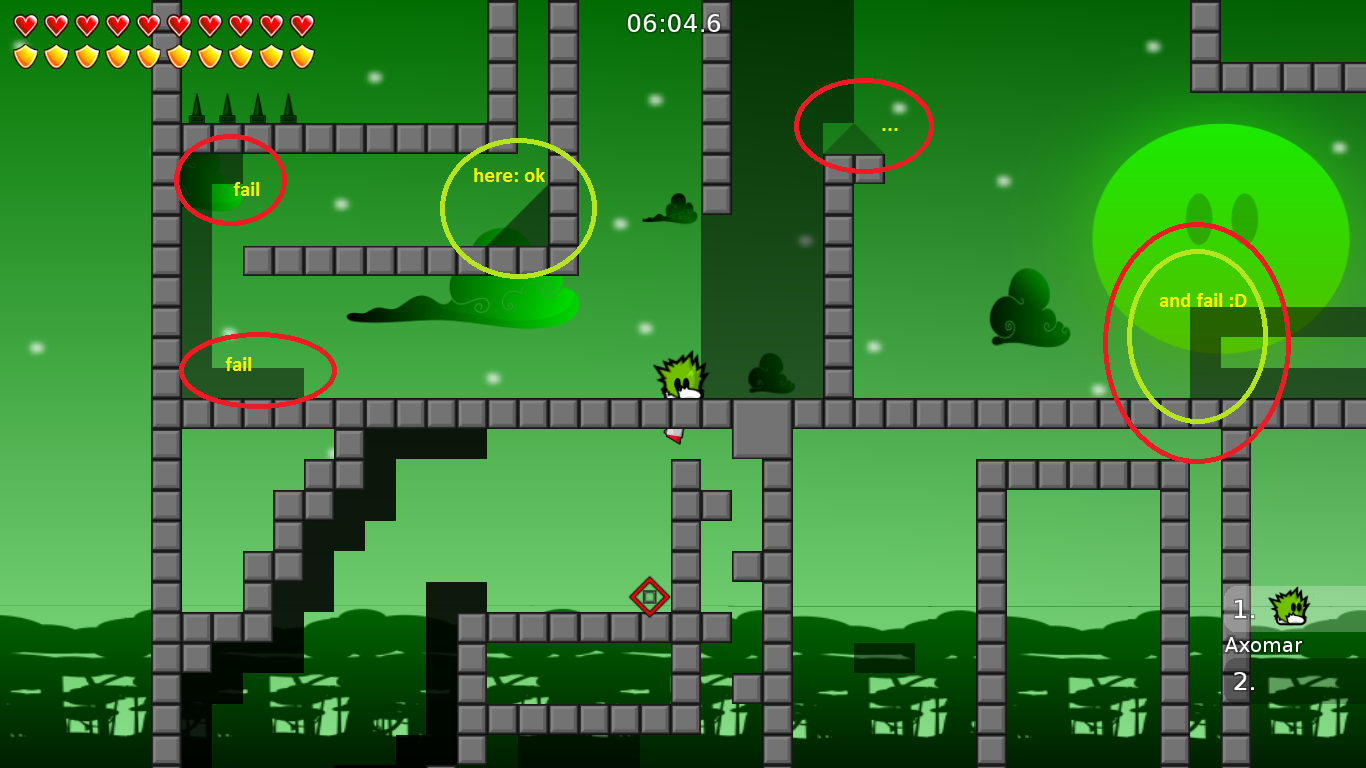Click the red diamond checkpoint marker
Viewport: 1366px width, 768px height.
[x=649, y=597]
